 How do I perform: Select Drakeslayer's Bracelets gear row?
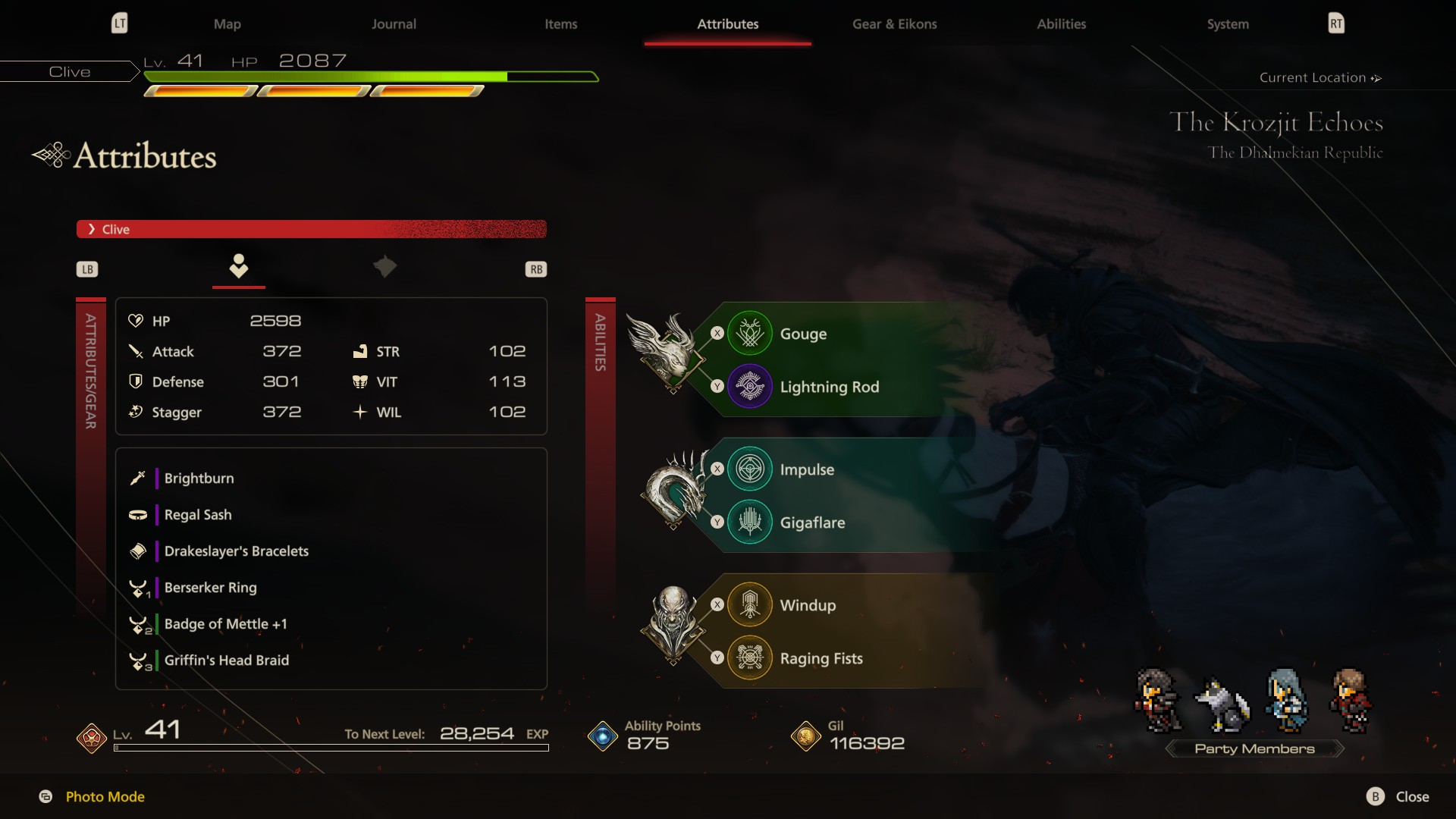click(236, 551)
